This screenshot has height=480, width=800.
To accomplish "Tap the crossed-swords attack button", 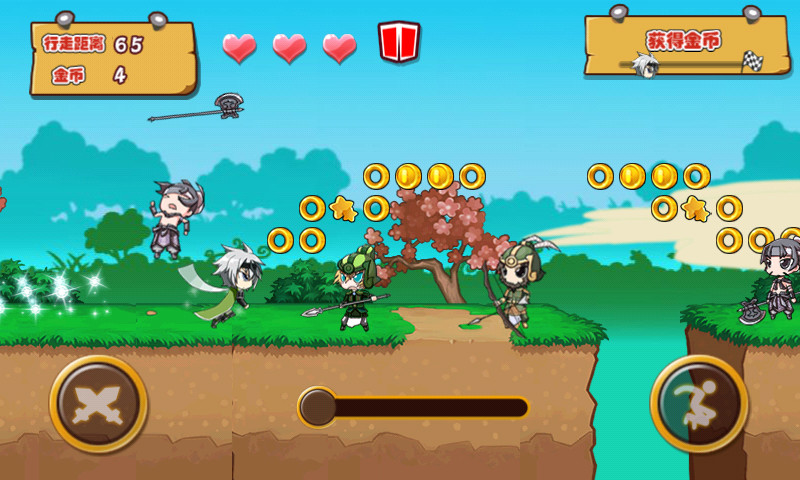I will pyautogui.click(x=98, y=404).
